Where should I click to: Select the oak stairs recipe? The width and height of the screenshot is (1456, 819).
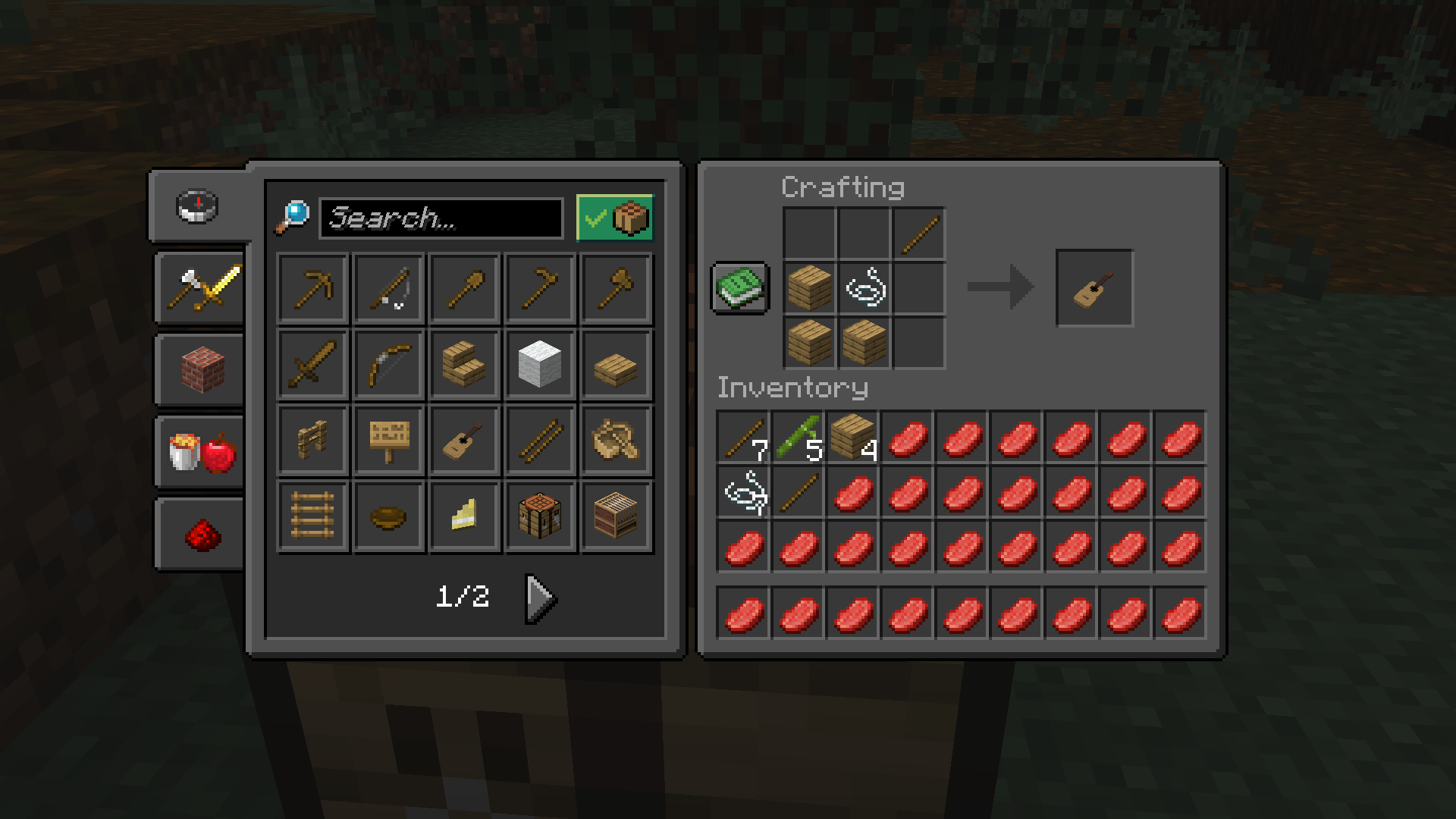[x=463, y=365]
